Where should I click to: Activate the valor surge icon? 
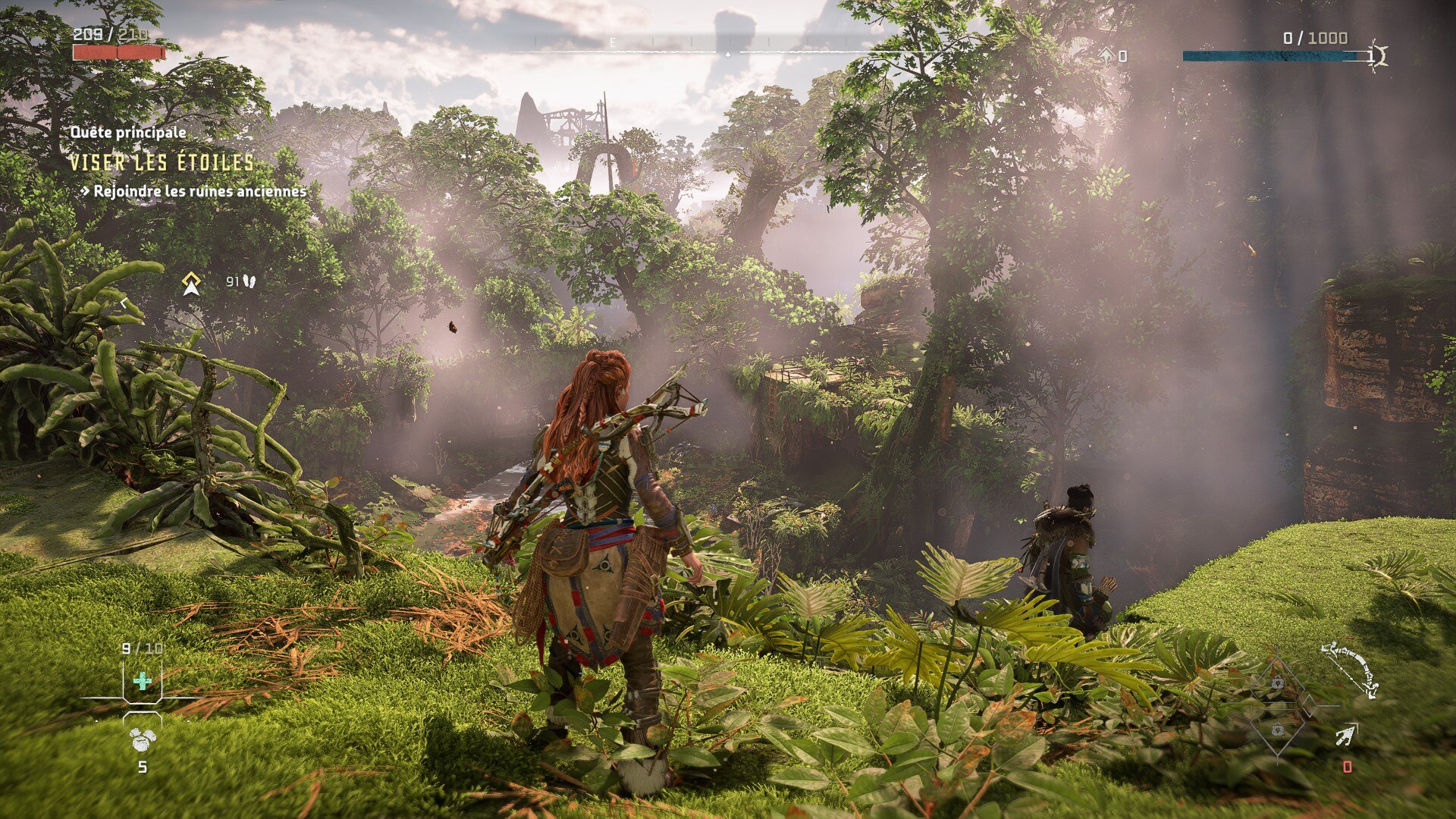(x=1378, y=55)
